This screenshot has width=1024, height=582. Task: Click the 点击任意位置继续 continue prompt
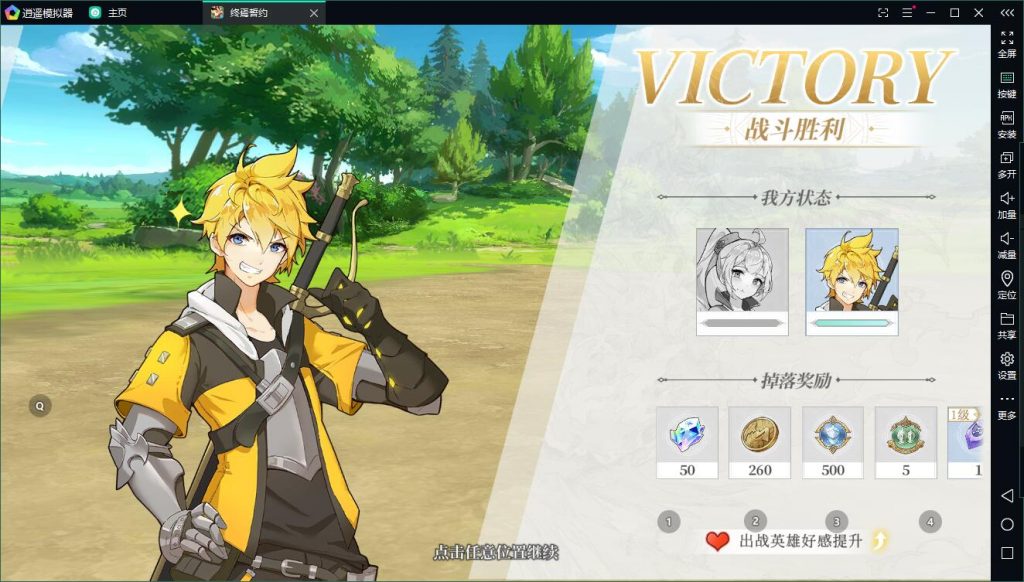pos(496,552)
